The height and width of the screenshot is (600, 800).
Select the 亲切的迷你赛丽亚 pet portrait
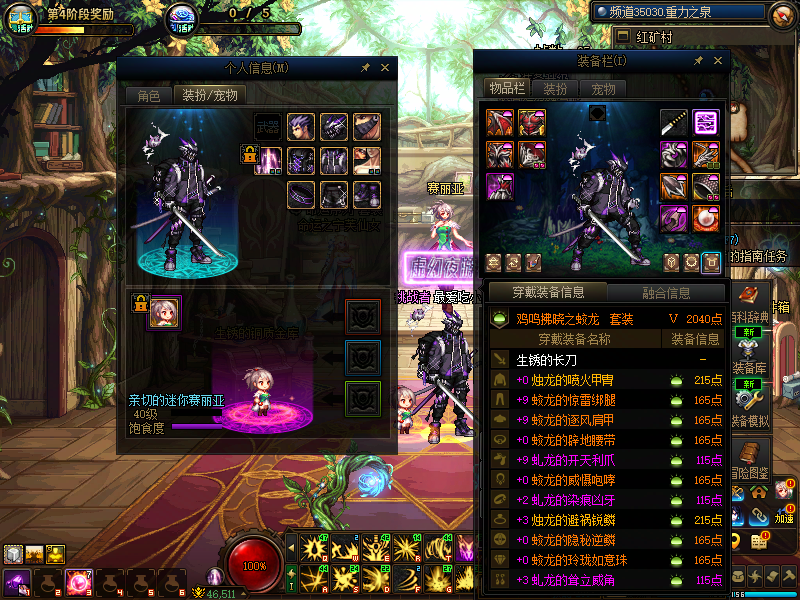pyautogui.click(x=164, y=312)
